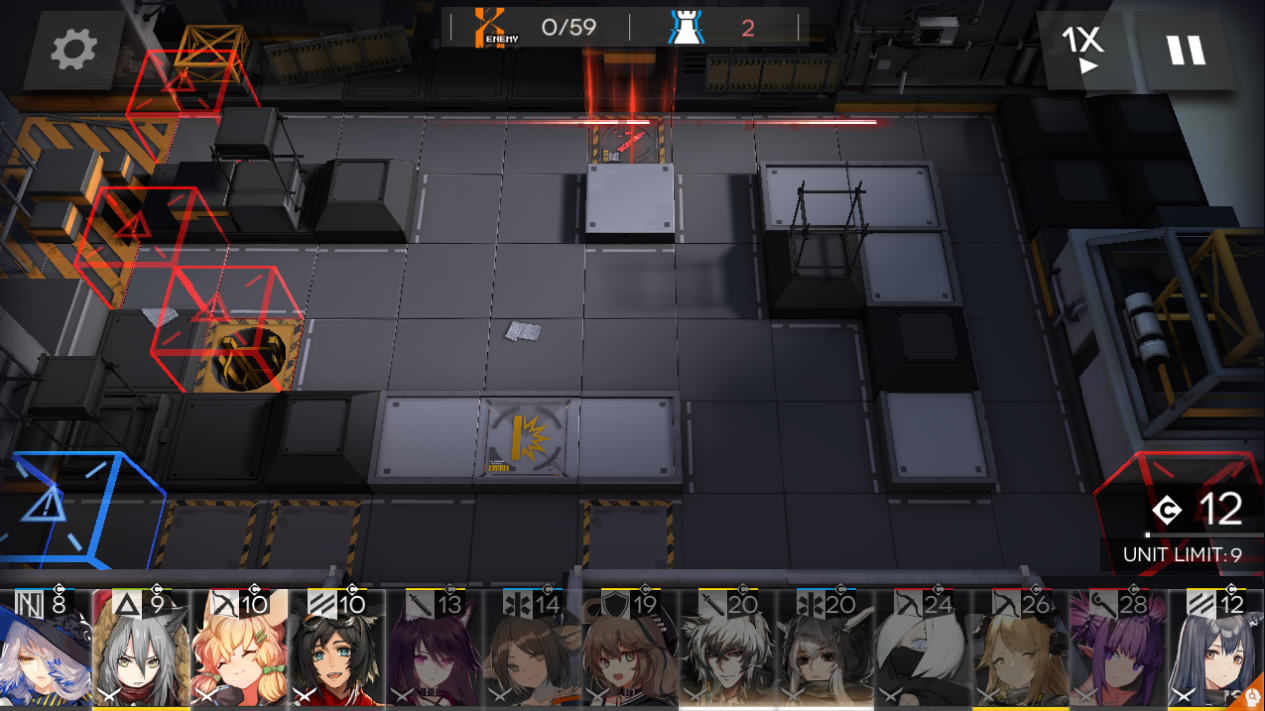This screenshot has height=711, width=1265.
Task: Pause the battle
Action: 1186,49
